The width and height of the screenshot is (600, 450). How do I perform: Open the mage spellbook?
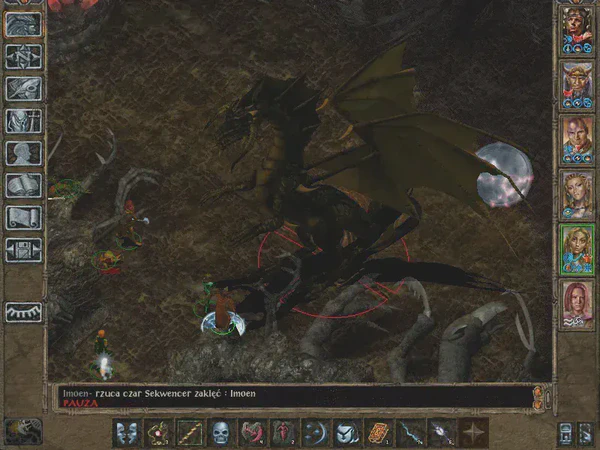(22, 185)
